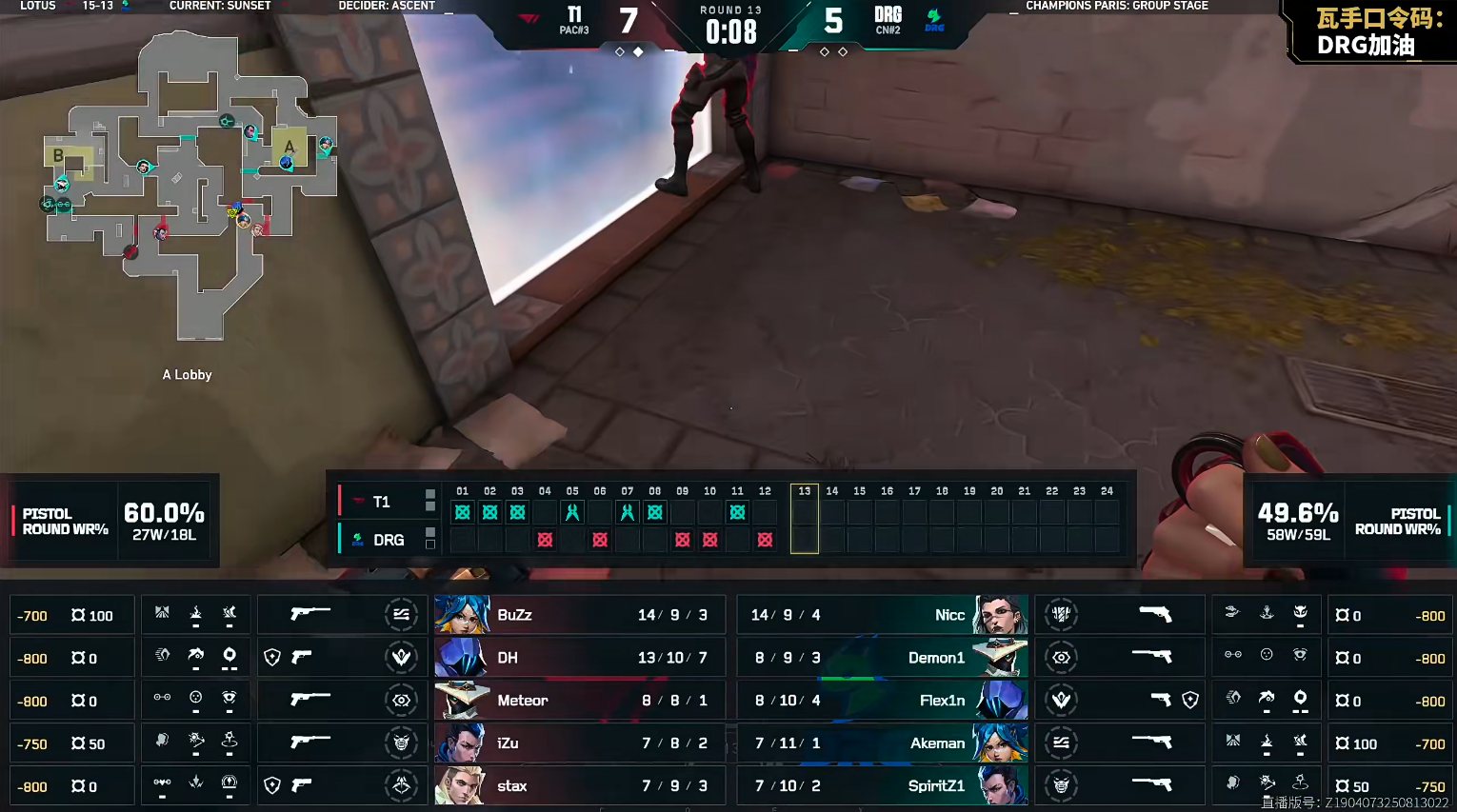Viewport: 1457px width, 812px height.
Task: Pick Akeman from the player list
Action: (882, 743)
